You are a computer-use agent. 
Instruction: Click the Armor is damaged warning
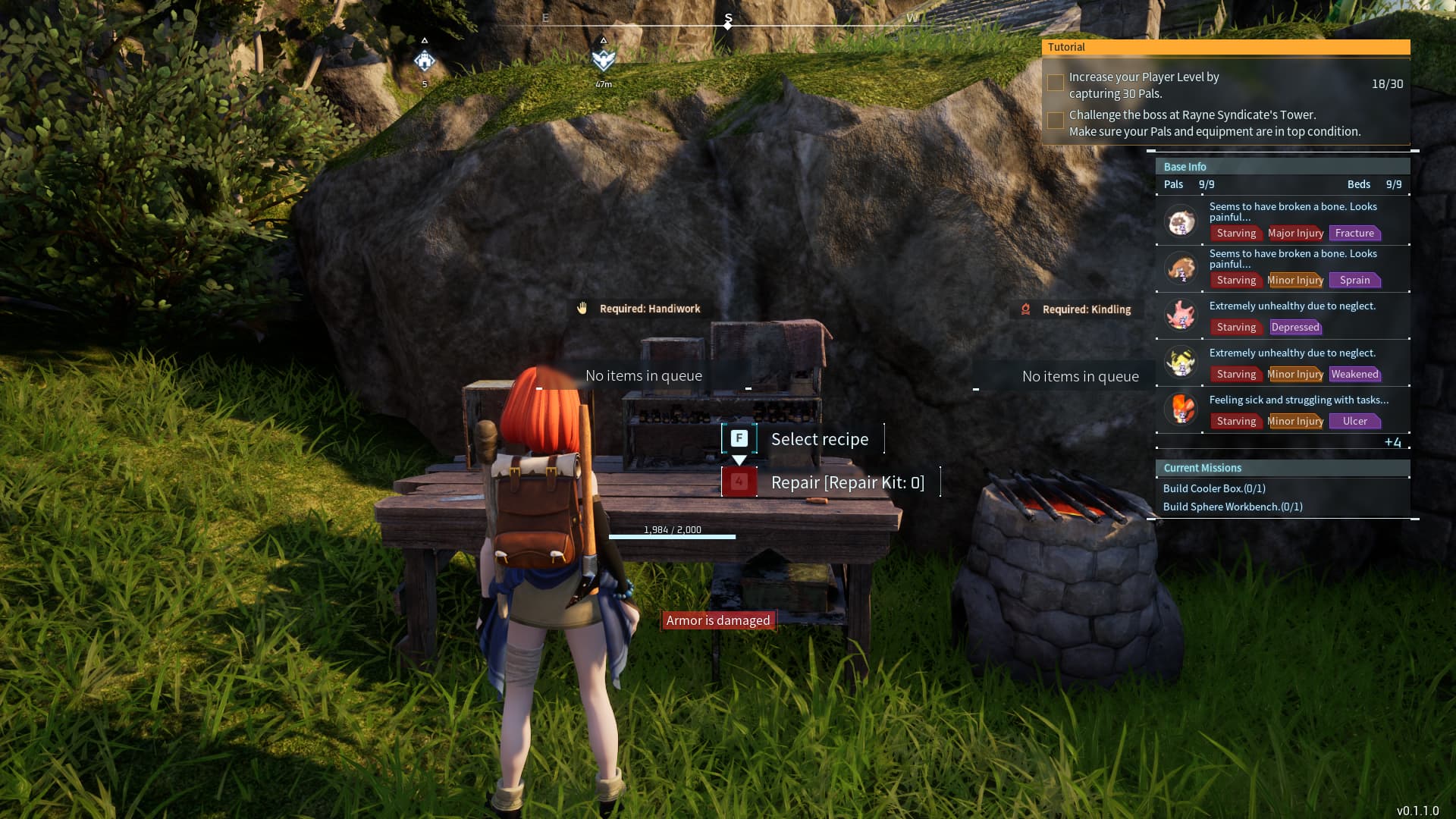(x=717, y=620)
